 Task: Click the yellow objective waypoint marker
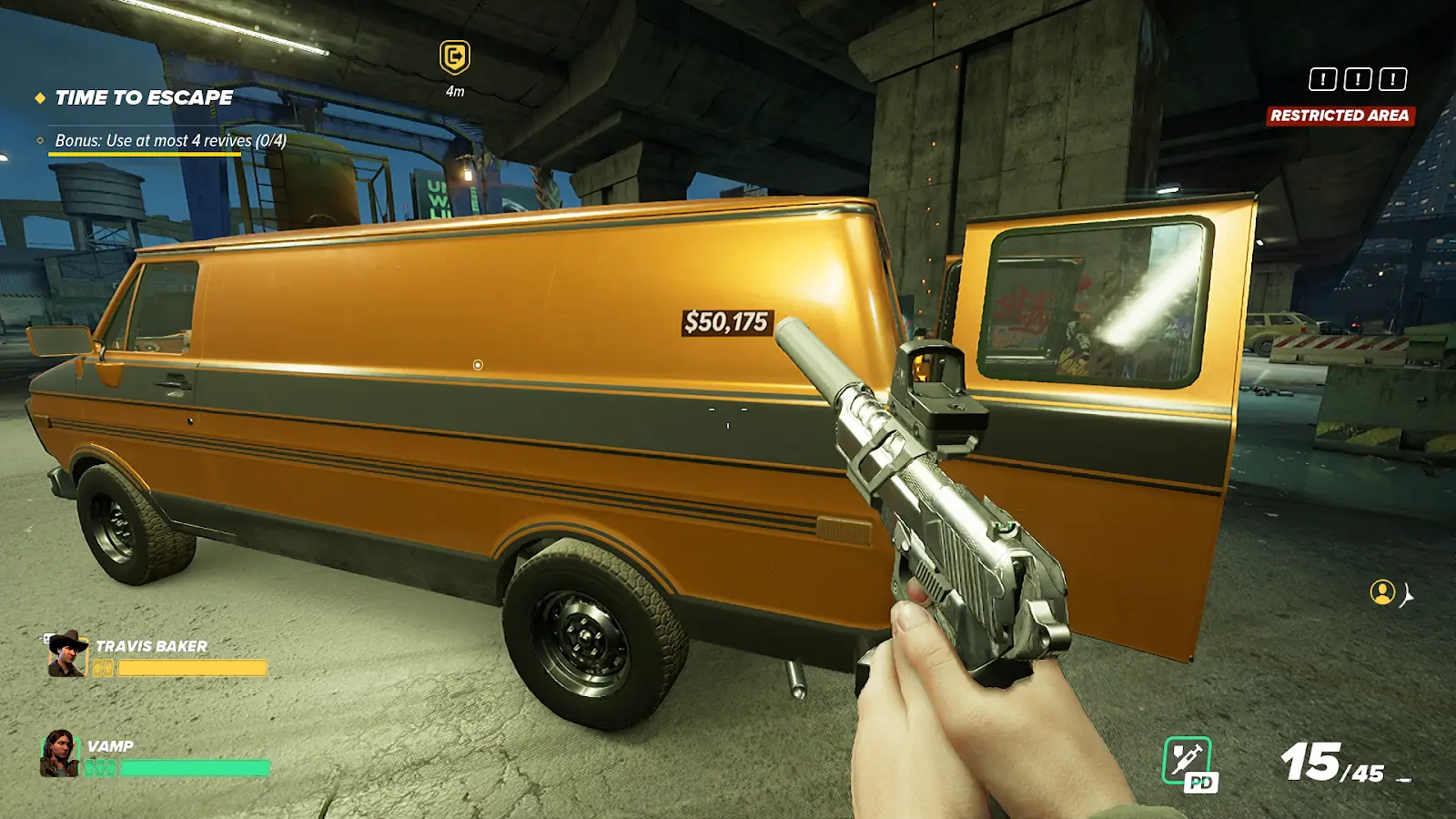click(455, 57)
